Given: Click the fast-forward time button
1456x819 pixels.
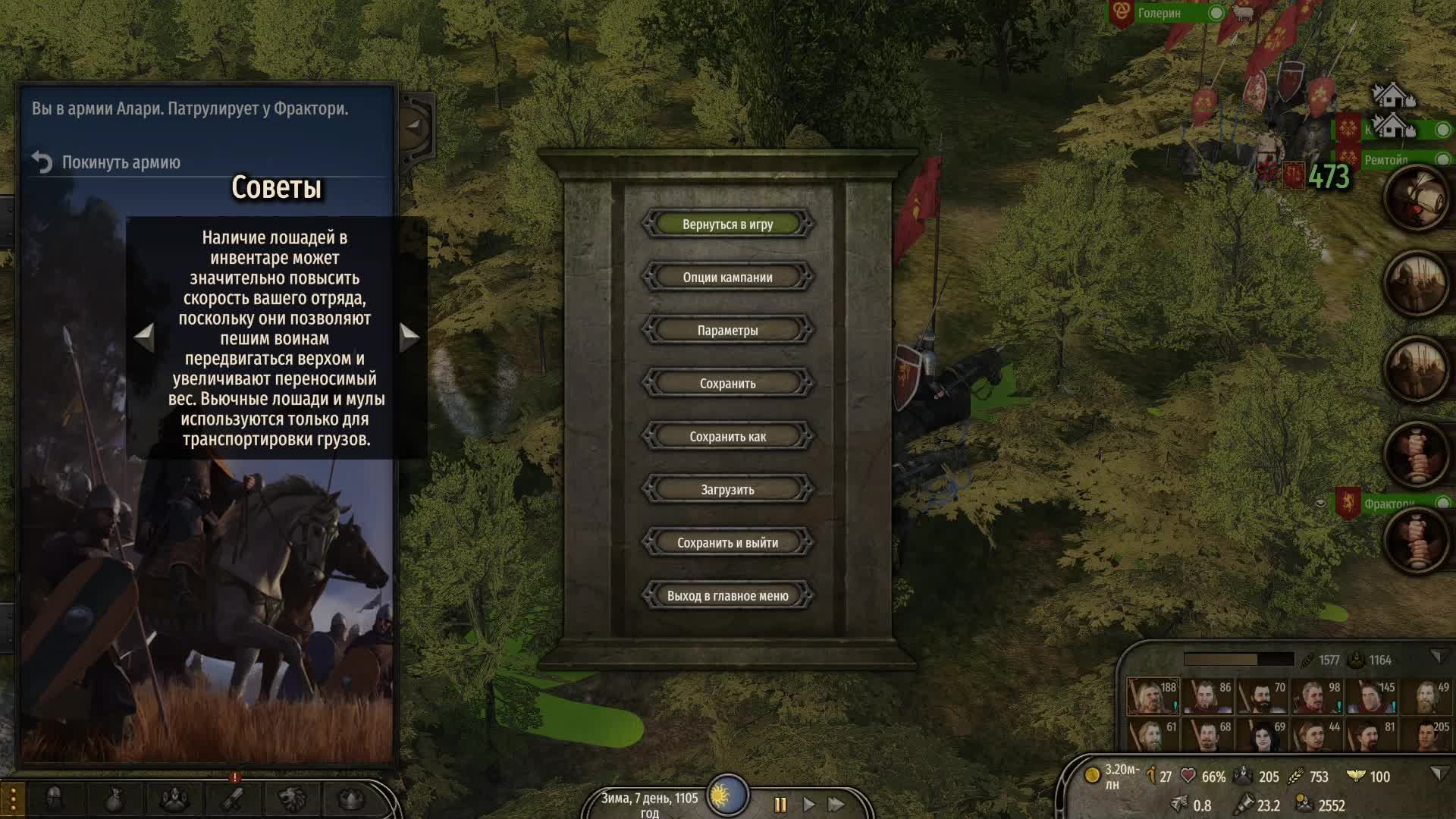Looking at the screenshot, I should point(836,805).
